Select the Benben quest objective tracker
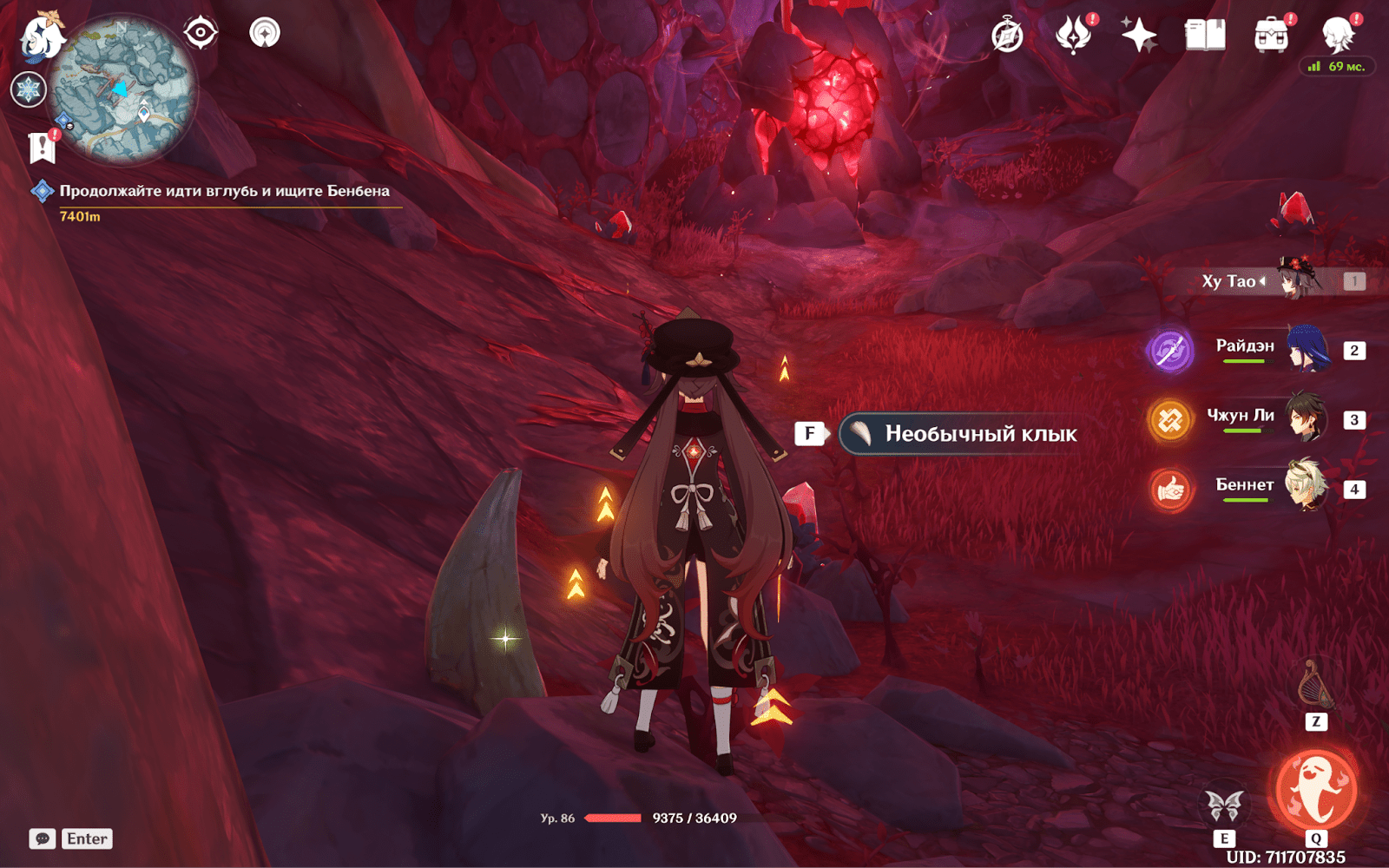Viewport: 1389px width, 868px height. (x=223, y=192)
